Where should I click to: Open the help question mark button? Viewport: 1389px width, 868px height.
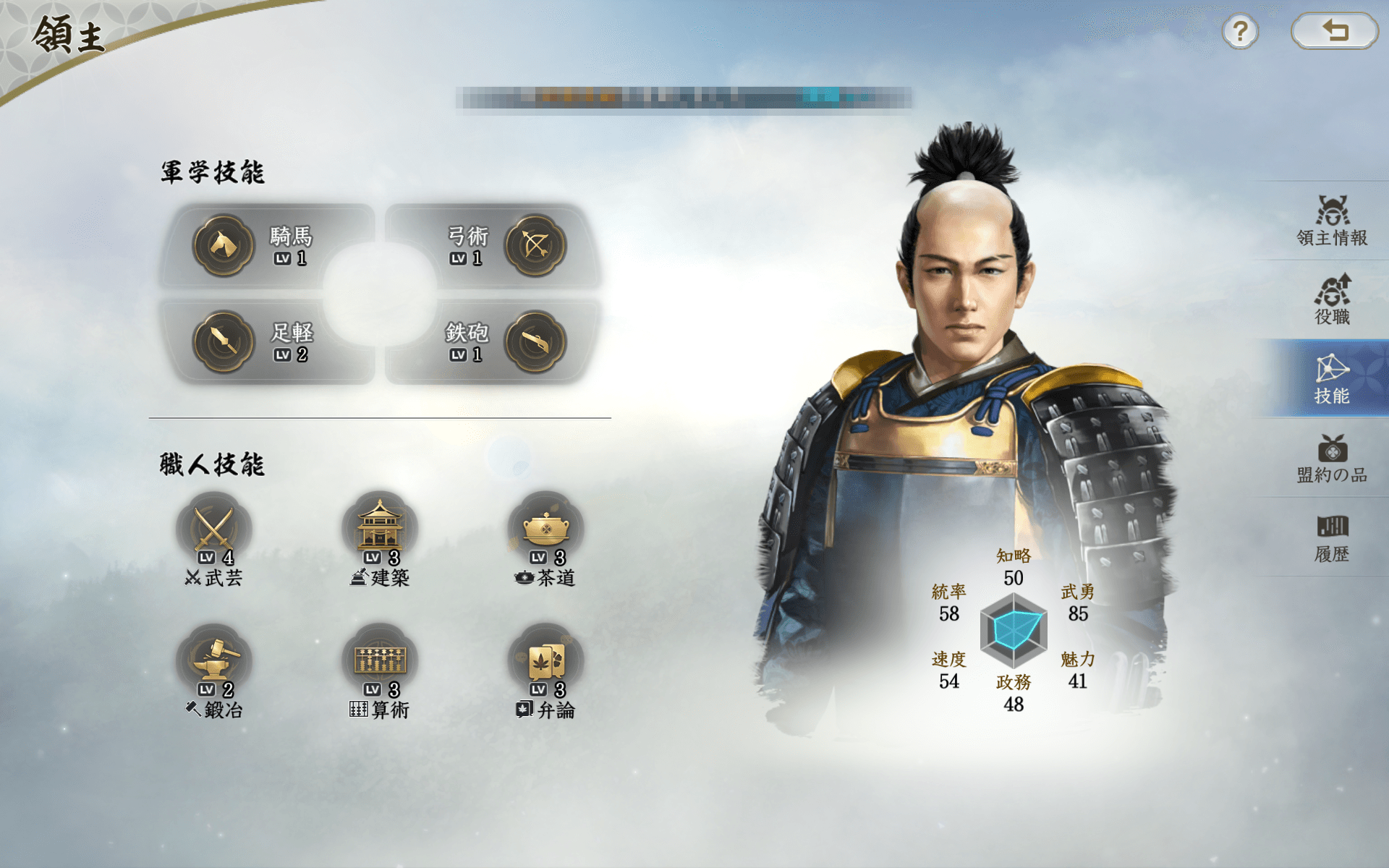(1240, 32)
